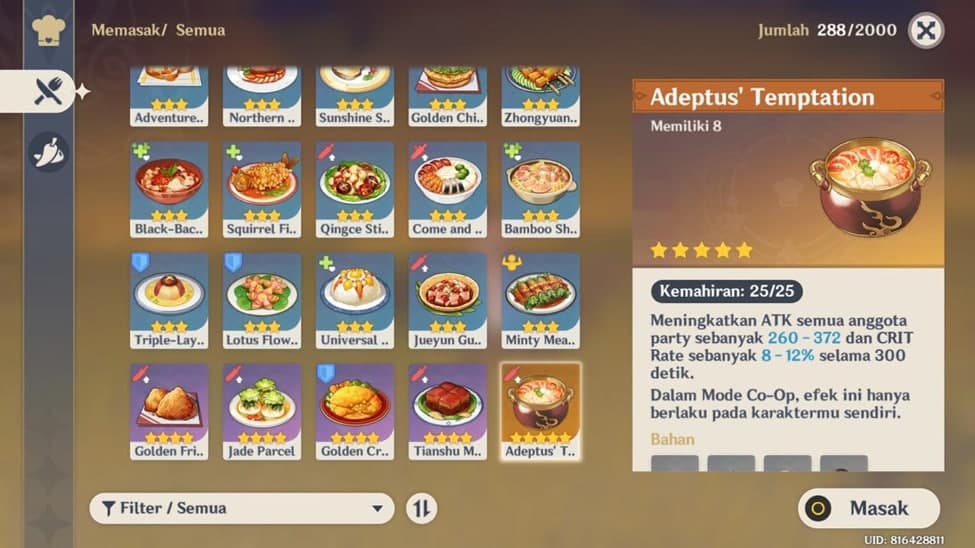Pick the Universal Peace dish
Screen dimensions: 975x548
coord(355,299)
